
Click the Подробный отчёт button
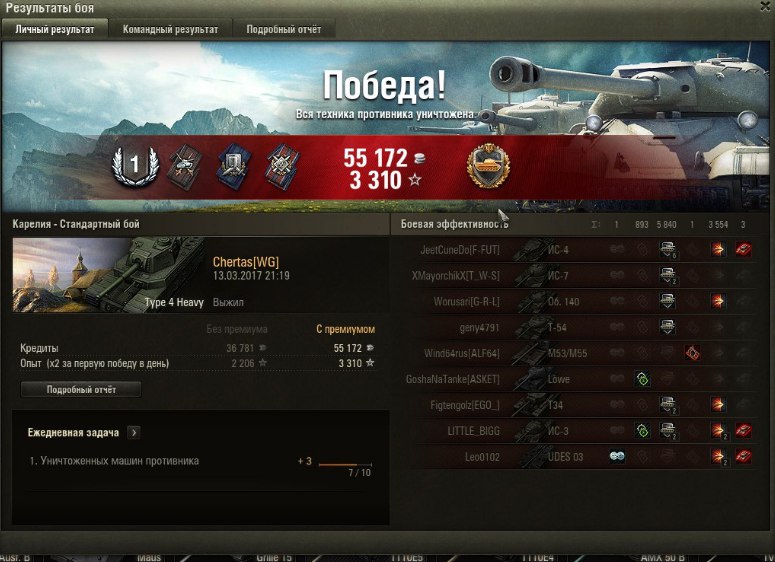pyautogui.click(x=80, y=389)
